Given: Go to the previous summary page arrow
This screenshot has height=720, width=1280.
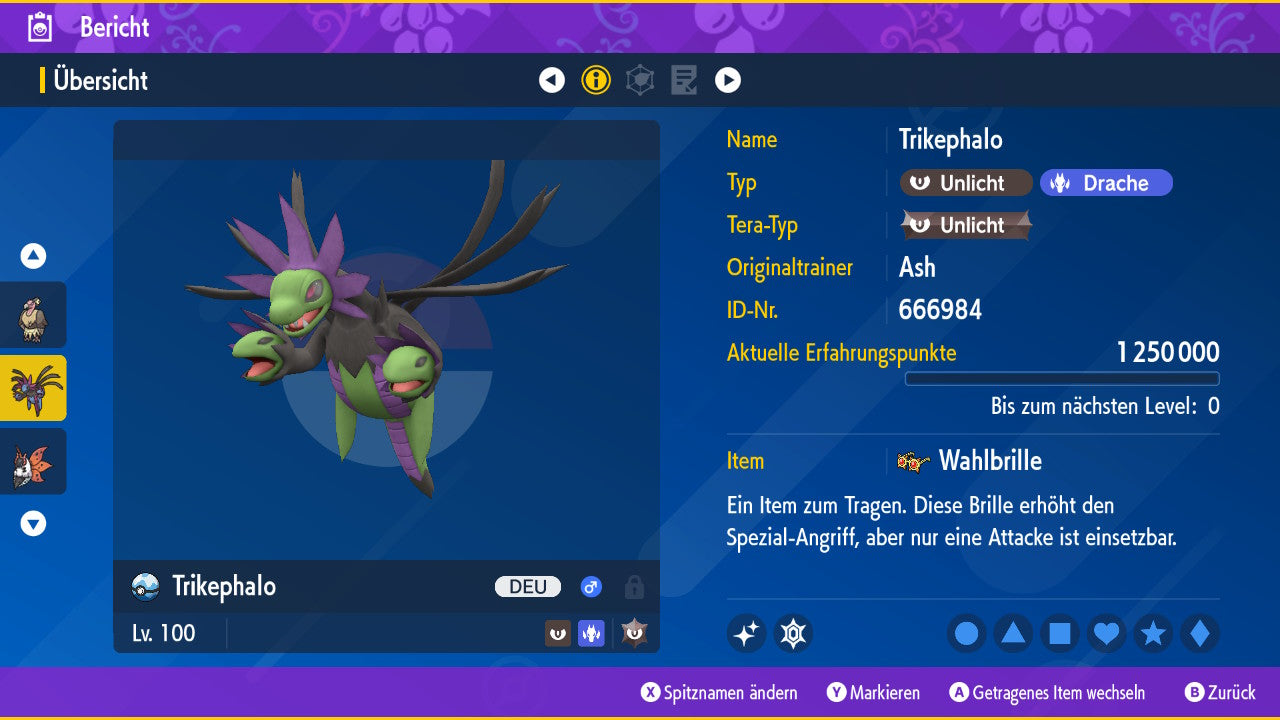Looking at the screenshot, I should point(552,80).
